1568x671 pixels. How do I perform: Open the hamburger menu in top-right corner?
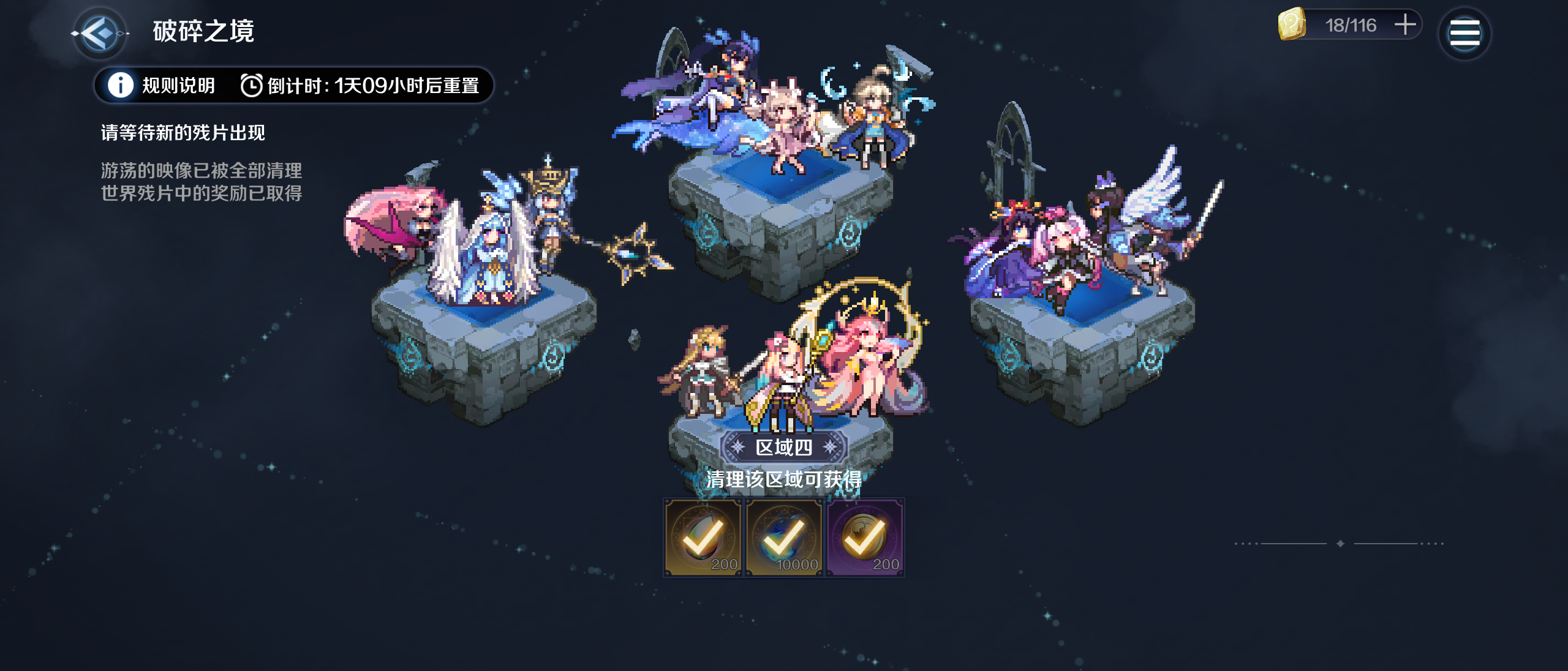pos(1465,34)
